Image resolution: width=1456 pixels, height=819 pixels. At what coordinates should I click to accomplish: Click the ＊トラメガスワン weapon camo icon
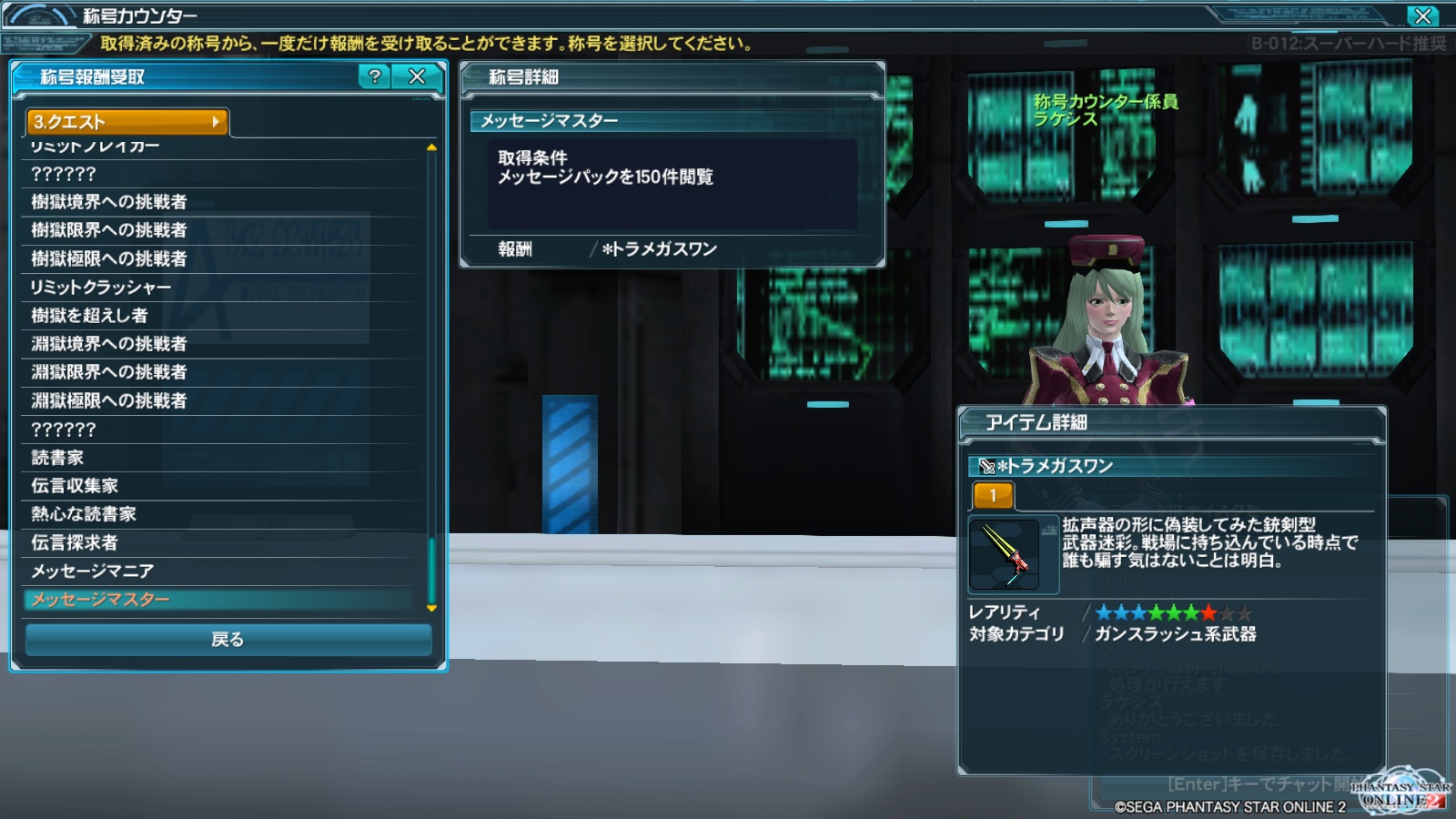point(1005,554)
